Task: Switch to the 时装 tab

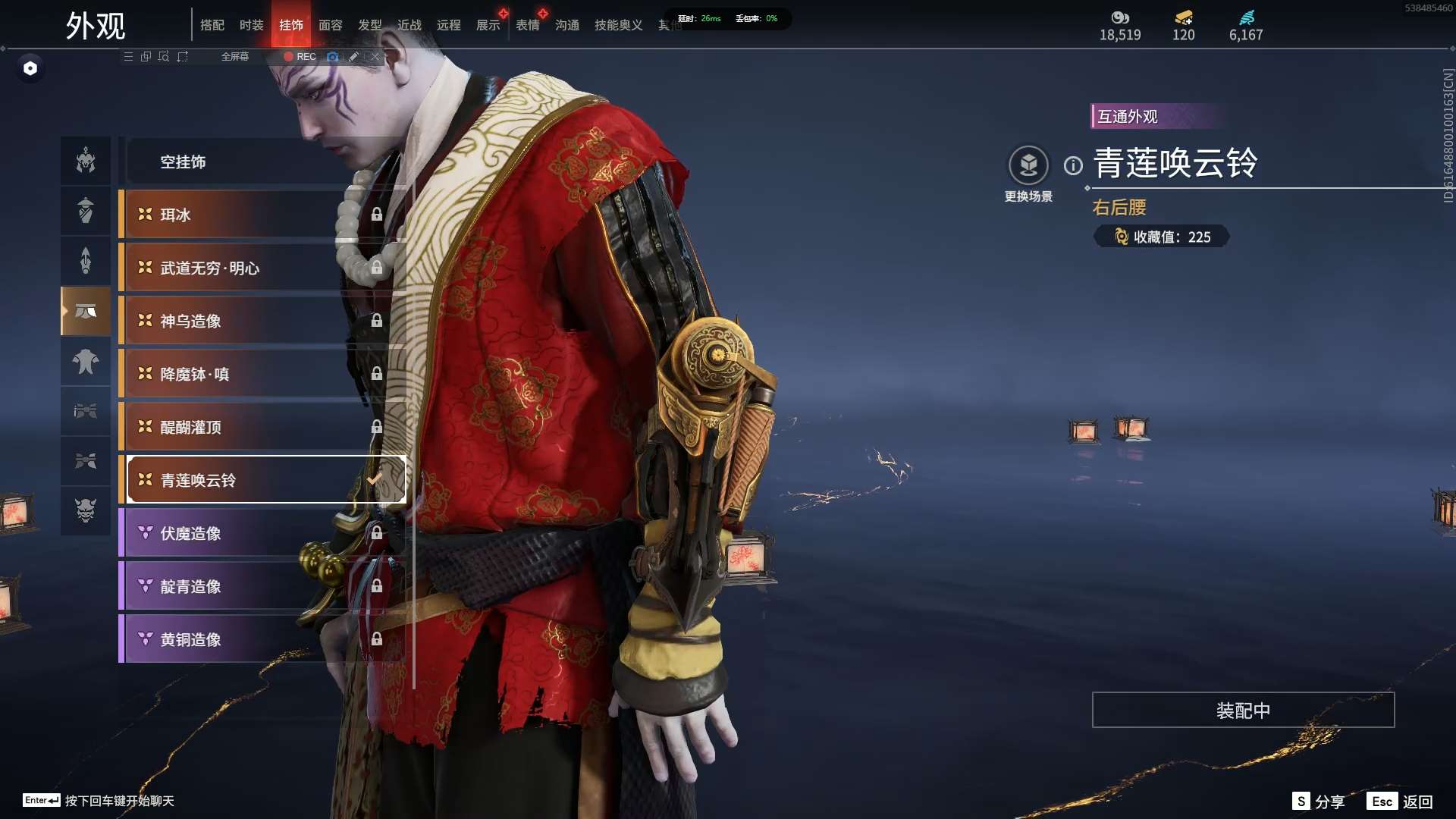Action: pyautogui.click(x=251, y=25)
